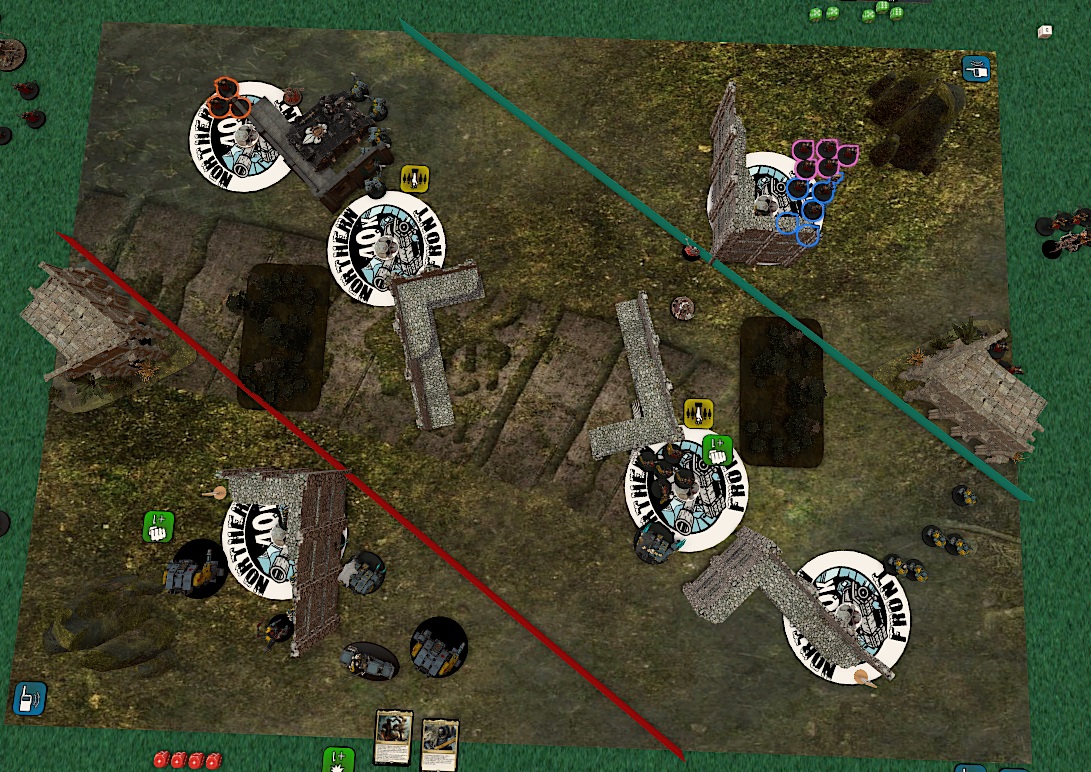Pick the card with the brown beast art
Screen dimensions: 1091x772
(x=395, y=737)
